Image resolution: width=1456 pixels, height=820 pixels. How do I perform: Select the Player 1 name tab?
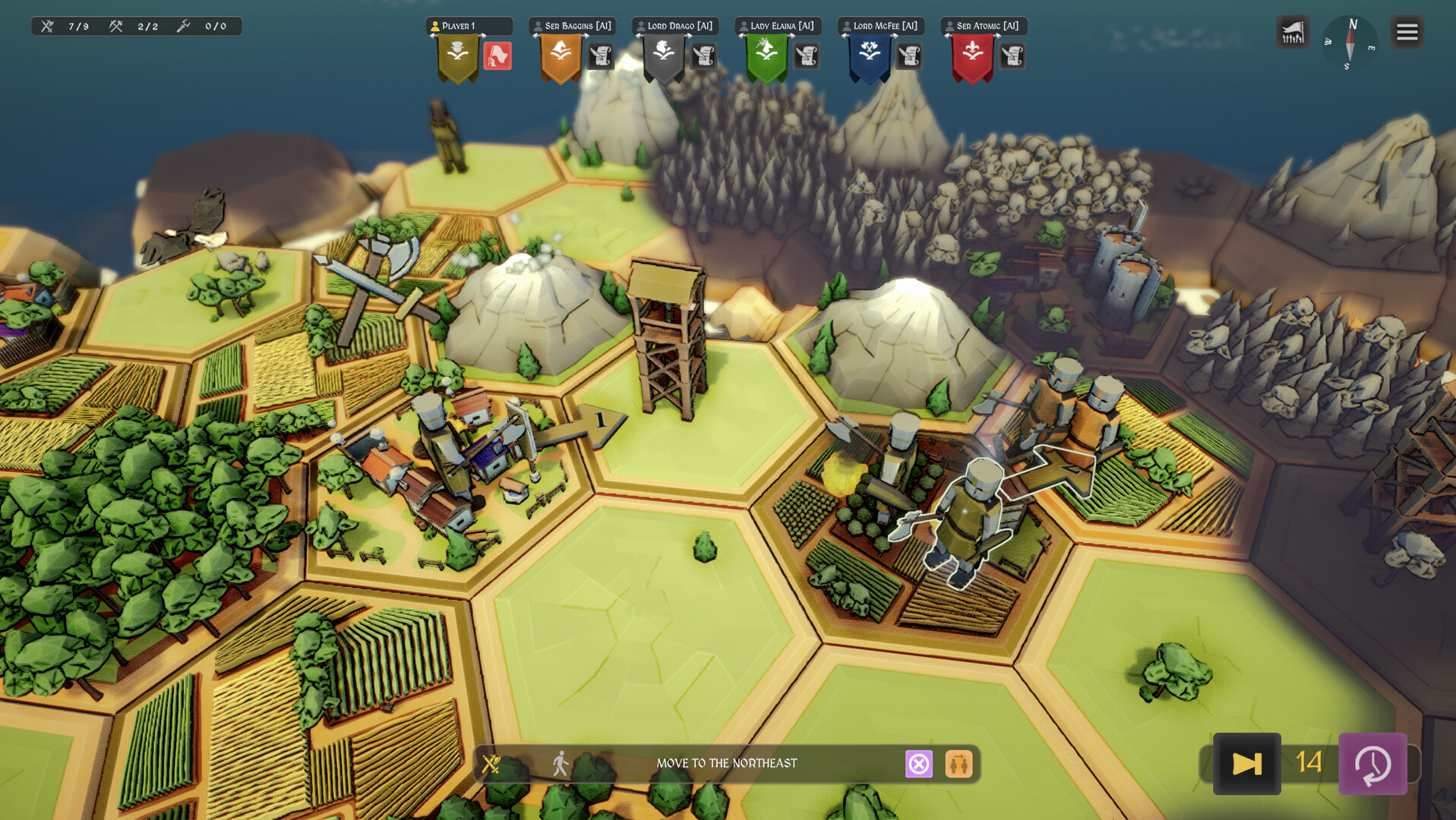pyautogui.click(x=471, y=25)
